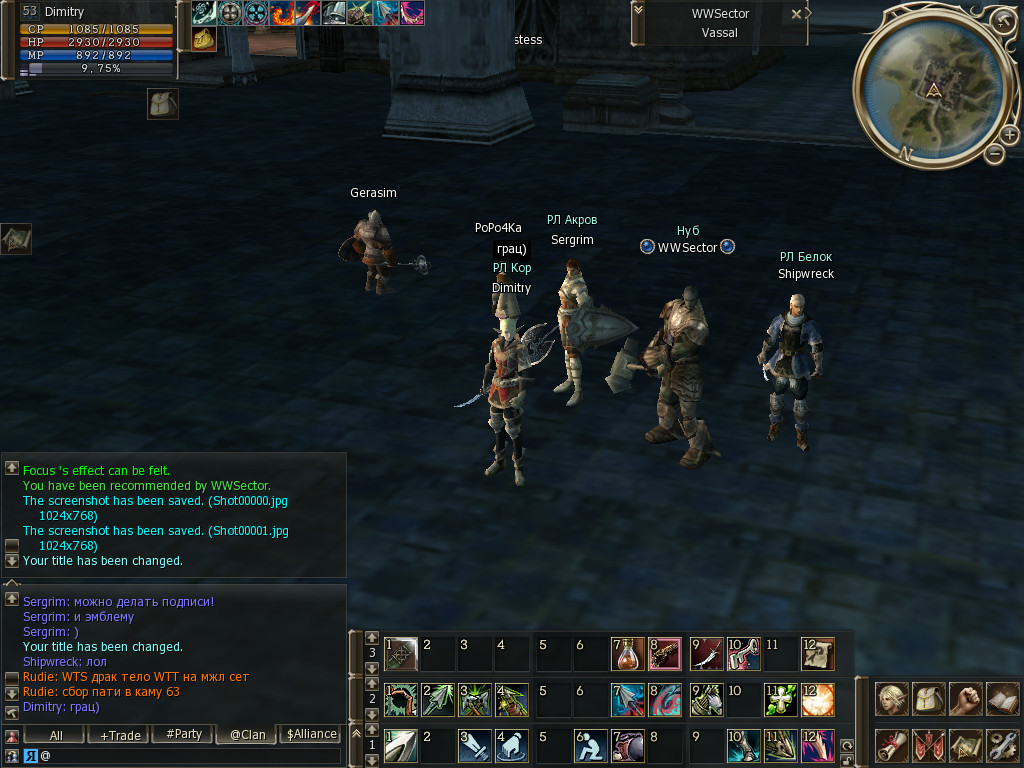Image resolution: width=1024 pixels, height=768 pixels.
Task: Open the inventory backpack menu button
Action: click(x=928, y=699)
